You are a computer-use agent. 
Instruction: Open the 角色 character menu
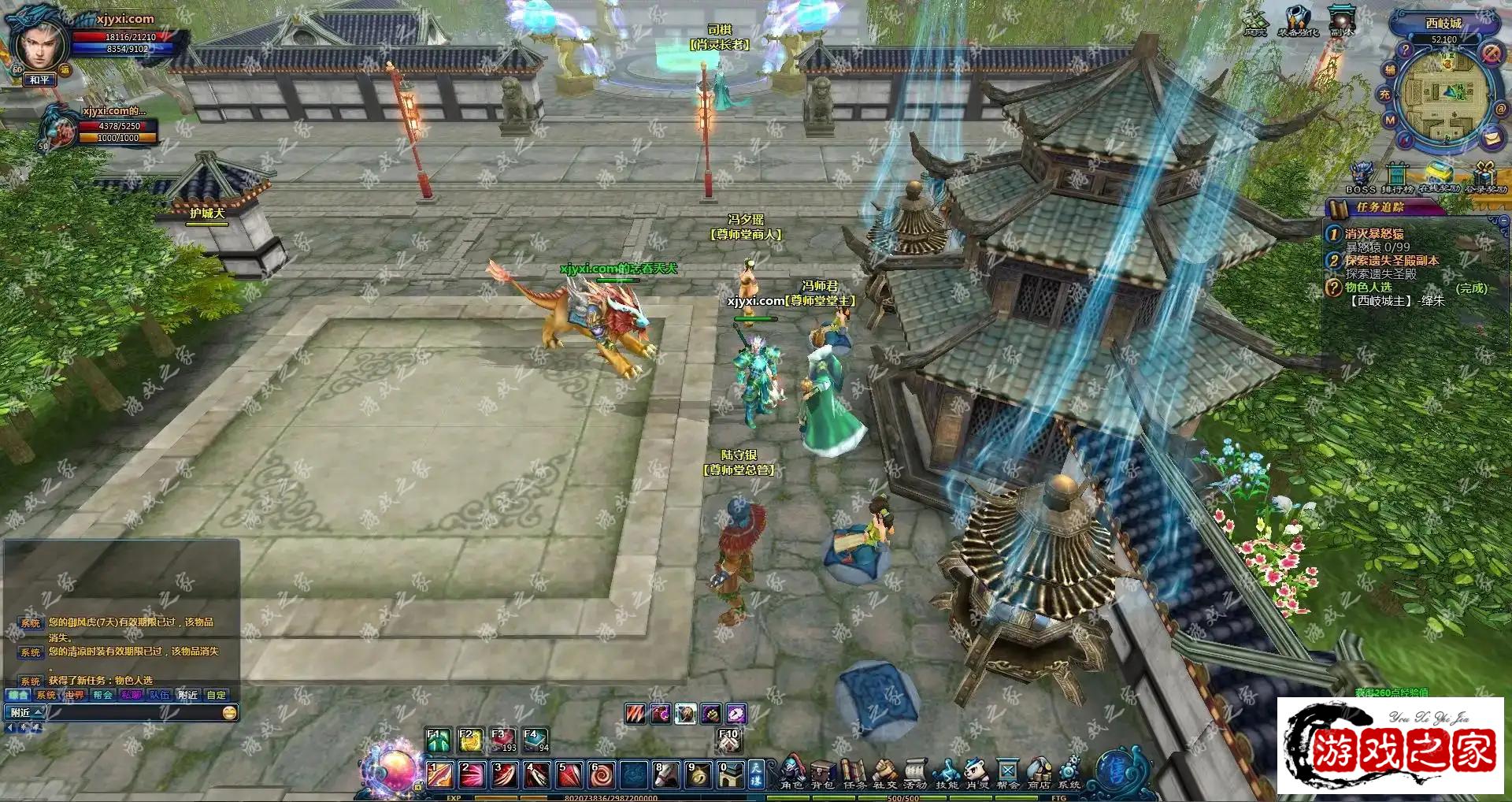coord(791,773)
